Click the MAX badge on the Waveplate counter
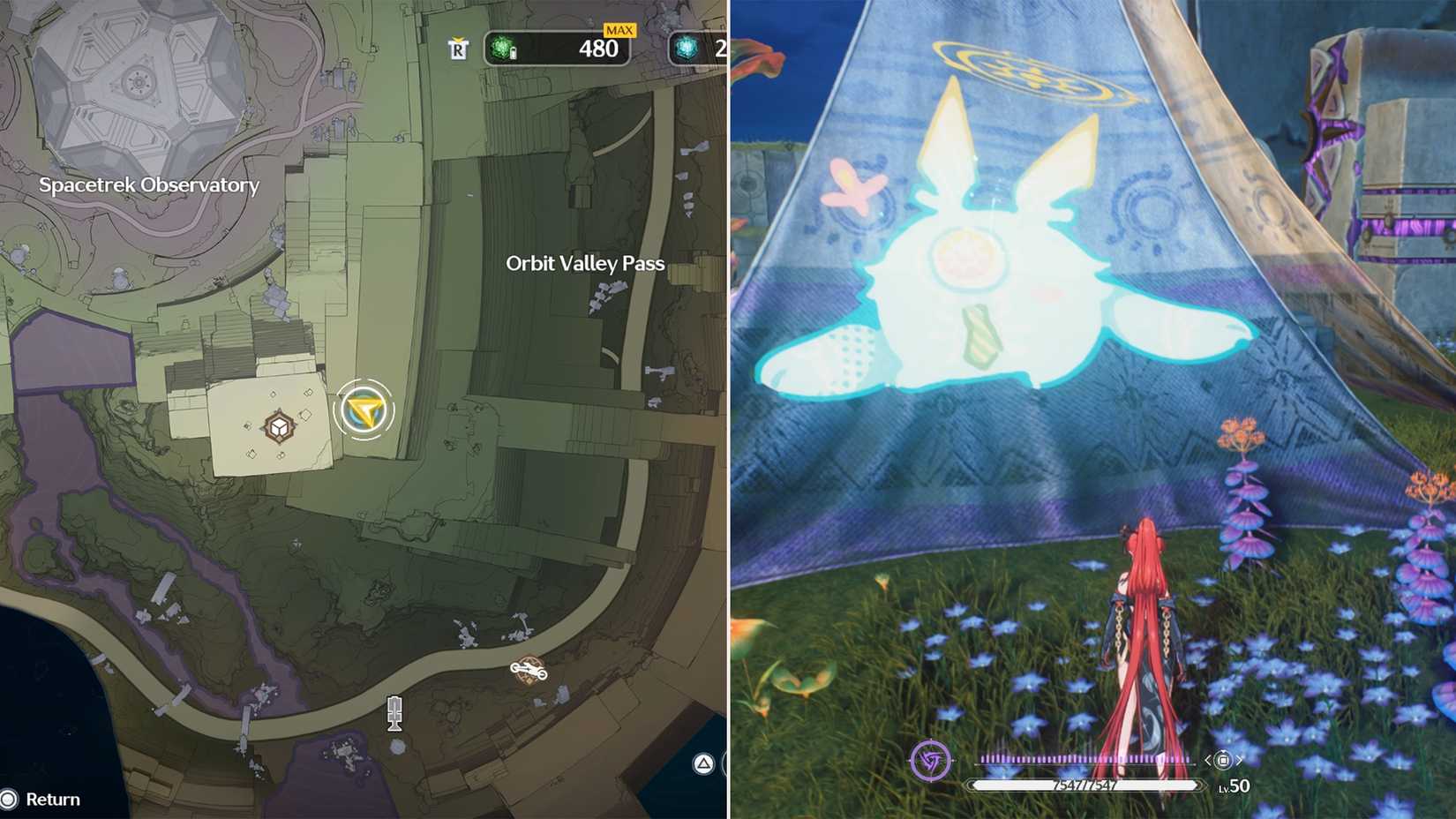1456x819 pixels. [x=619, y=30]
